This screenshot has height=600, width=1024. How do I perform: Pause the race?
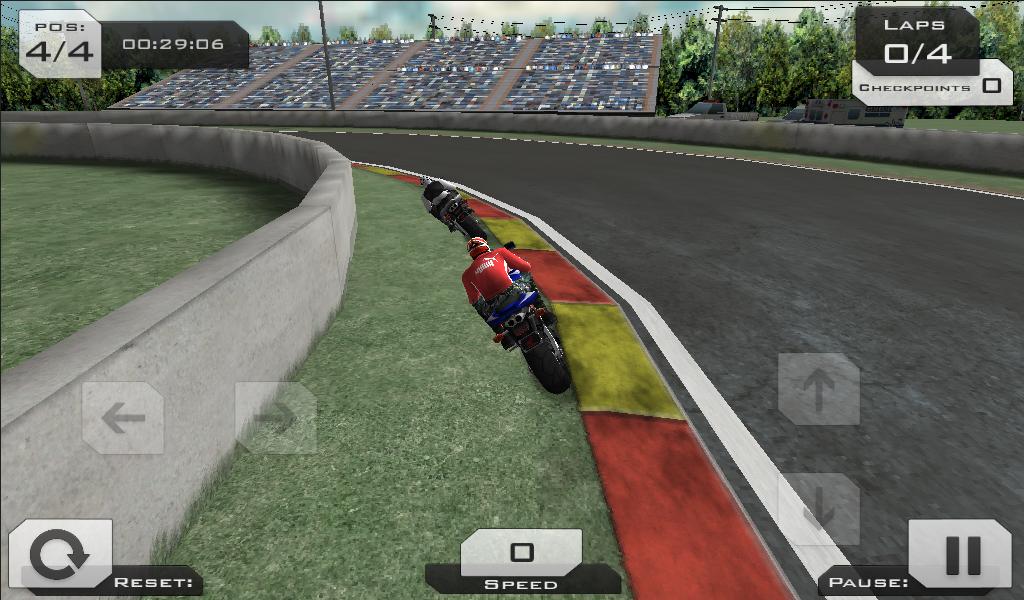click(961, 555)
